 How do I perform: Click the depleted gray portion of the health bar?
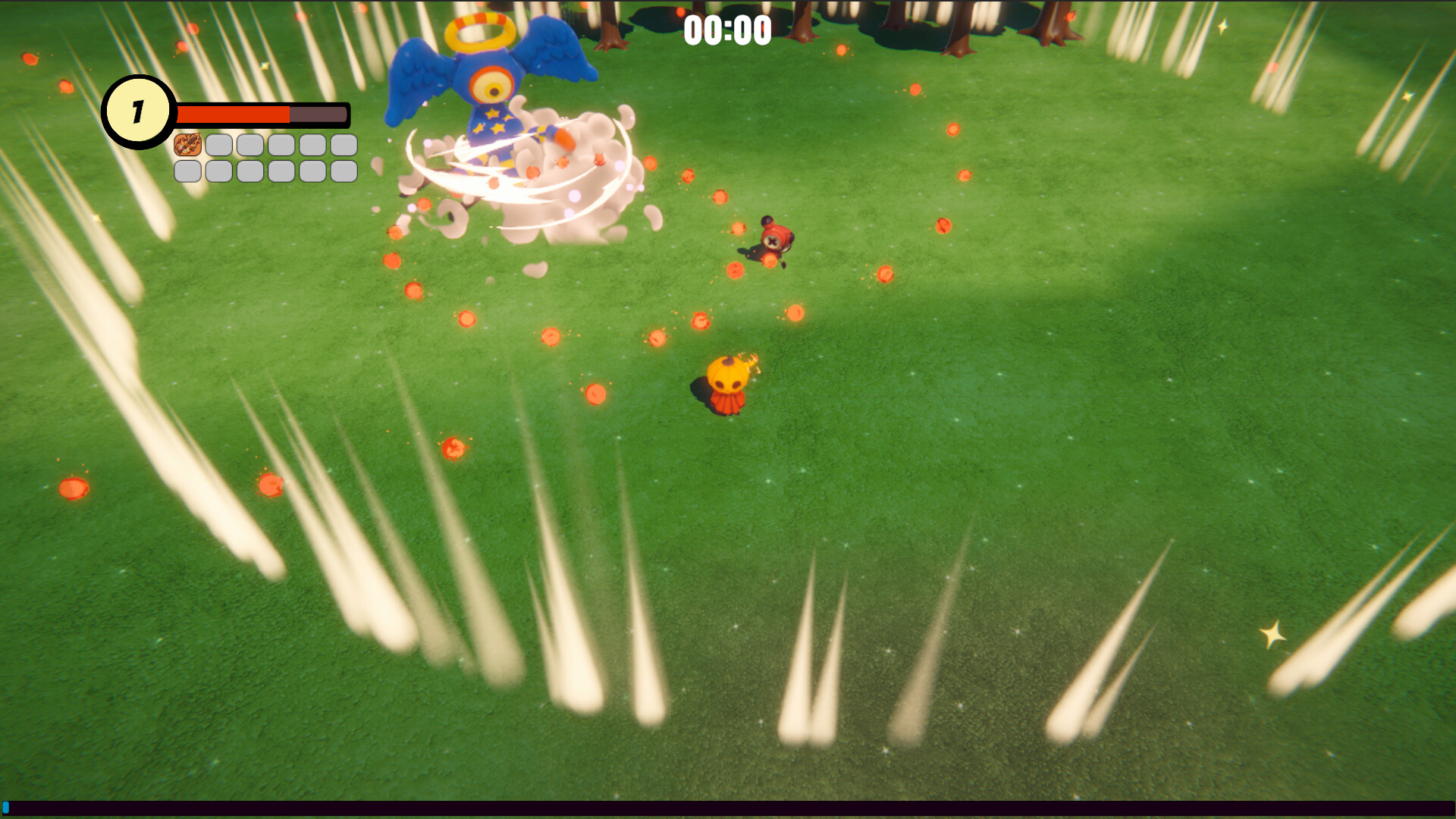tap(318, 114)
